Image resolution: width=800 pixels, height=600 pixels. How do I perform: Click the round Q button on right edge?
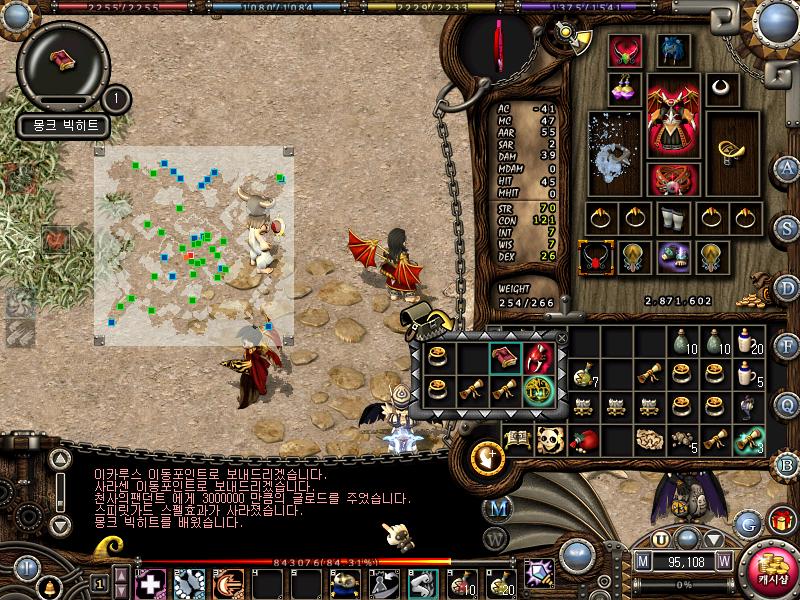pos(787,404)
